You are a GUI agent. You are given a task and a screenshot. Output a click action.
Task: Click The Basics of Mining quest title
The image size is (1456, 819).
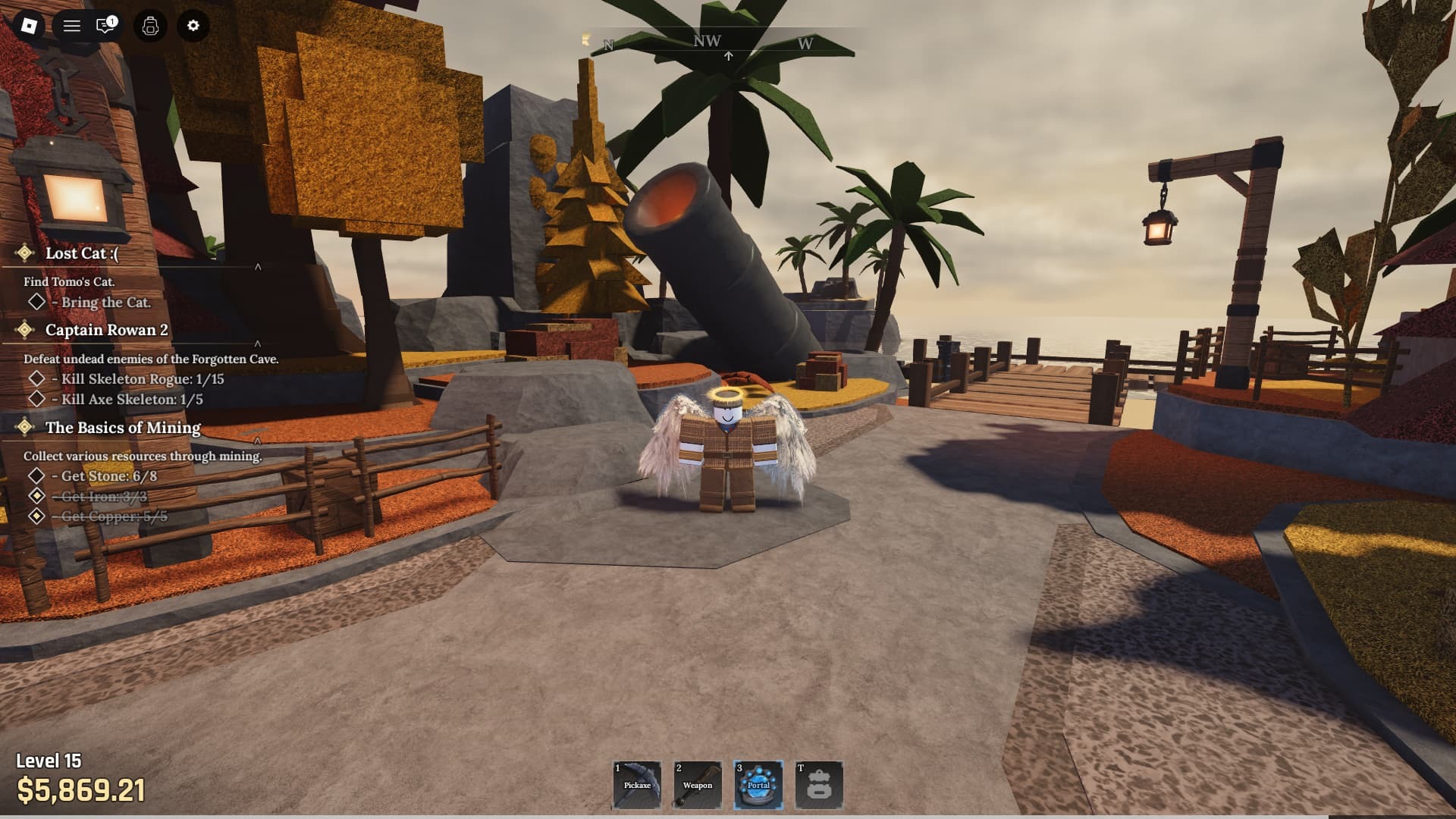pos(122,428)
